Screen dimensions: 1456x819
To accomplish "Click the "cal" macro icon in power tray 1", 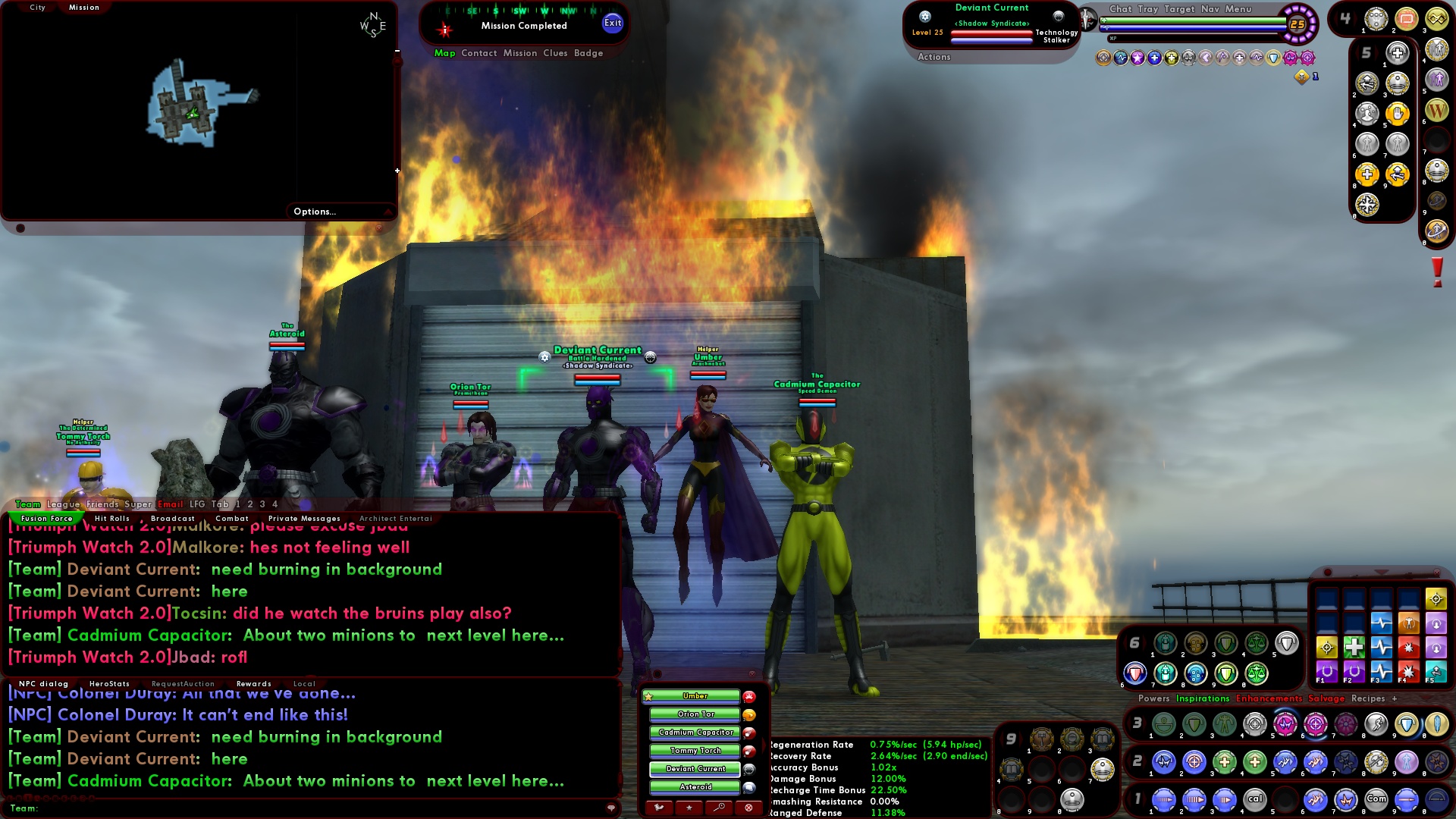I will (1255, 799).
